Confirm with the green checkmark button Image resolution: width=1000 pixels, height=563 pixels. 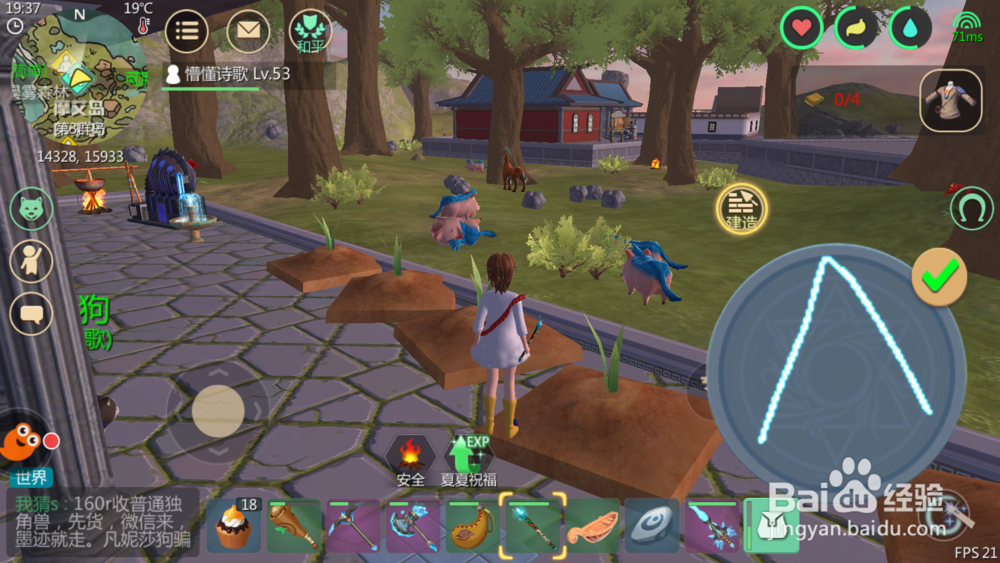pyautogui.click(x=939, y=276)
